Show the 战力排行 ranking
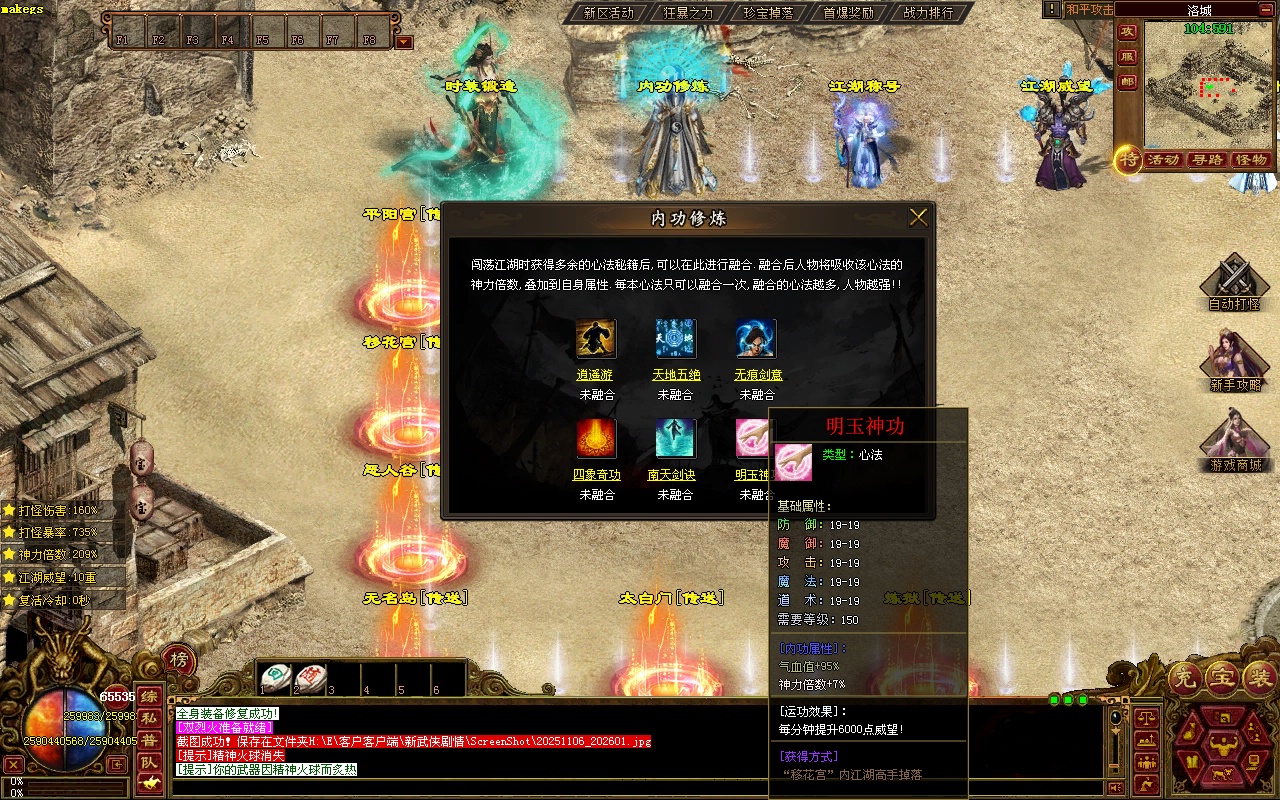 pyautogui.click(x=928, y=13)
